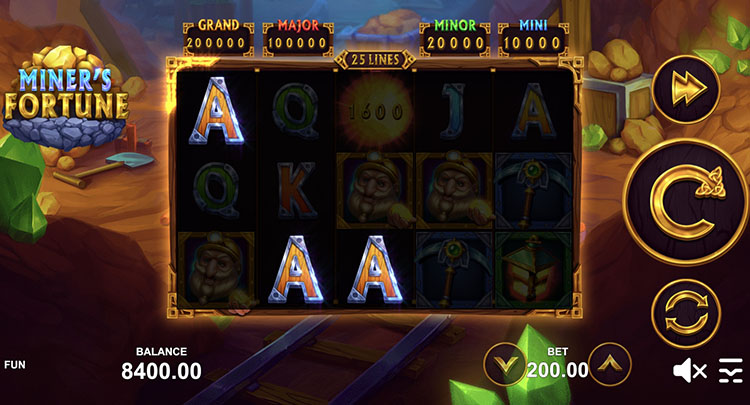The image size is (750, 405).
Task: Toggle the sound speaker icon
Action: tap(689, 372)
